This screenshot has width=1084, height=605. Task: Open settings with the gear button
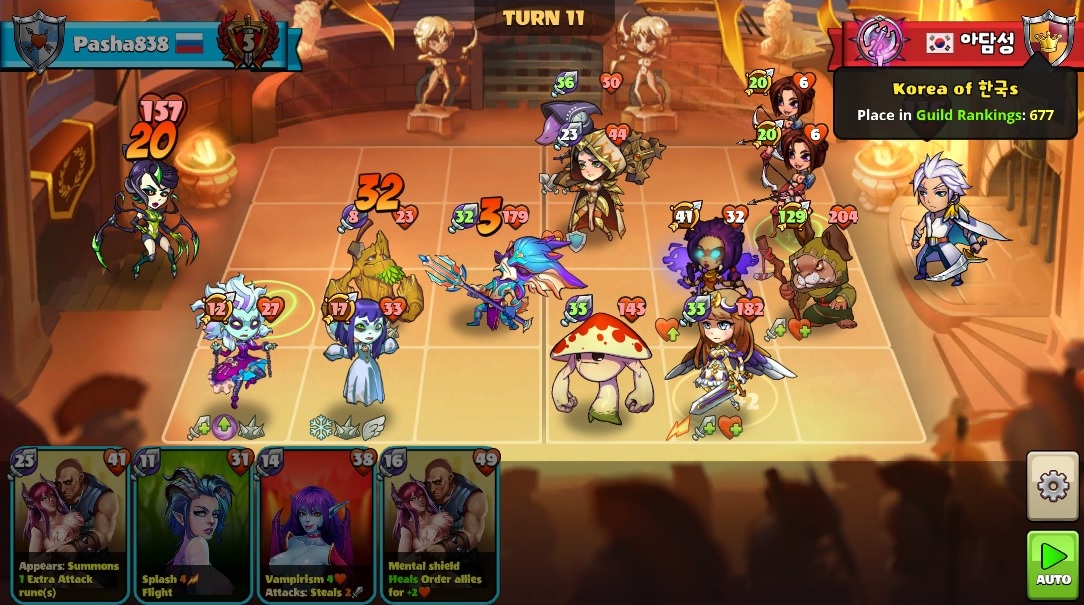(x=1053, y=486)
